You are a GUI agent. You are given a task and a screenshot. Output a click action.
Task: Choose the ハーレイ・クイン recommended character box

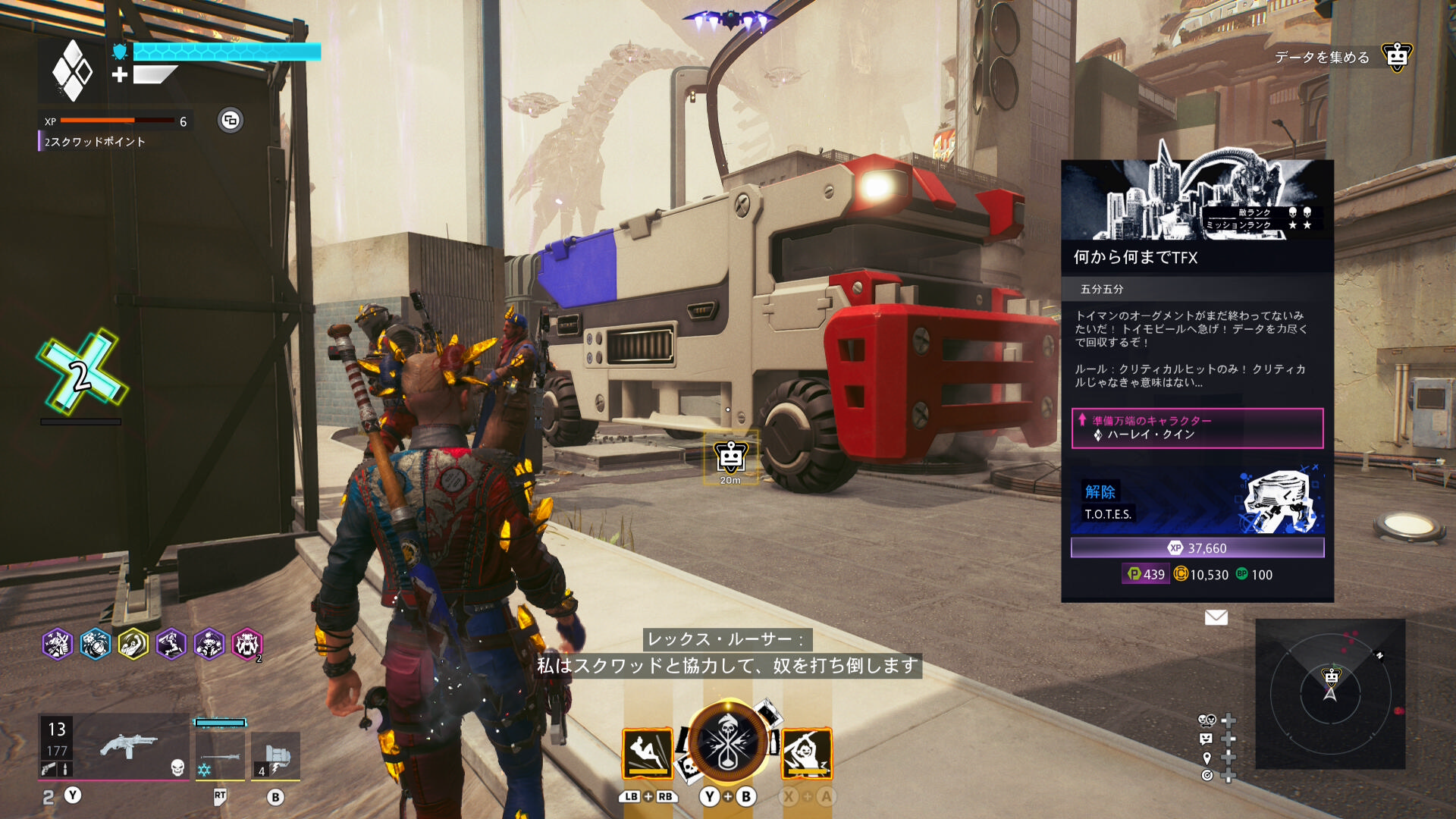tap(1197, 428)
